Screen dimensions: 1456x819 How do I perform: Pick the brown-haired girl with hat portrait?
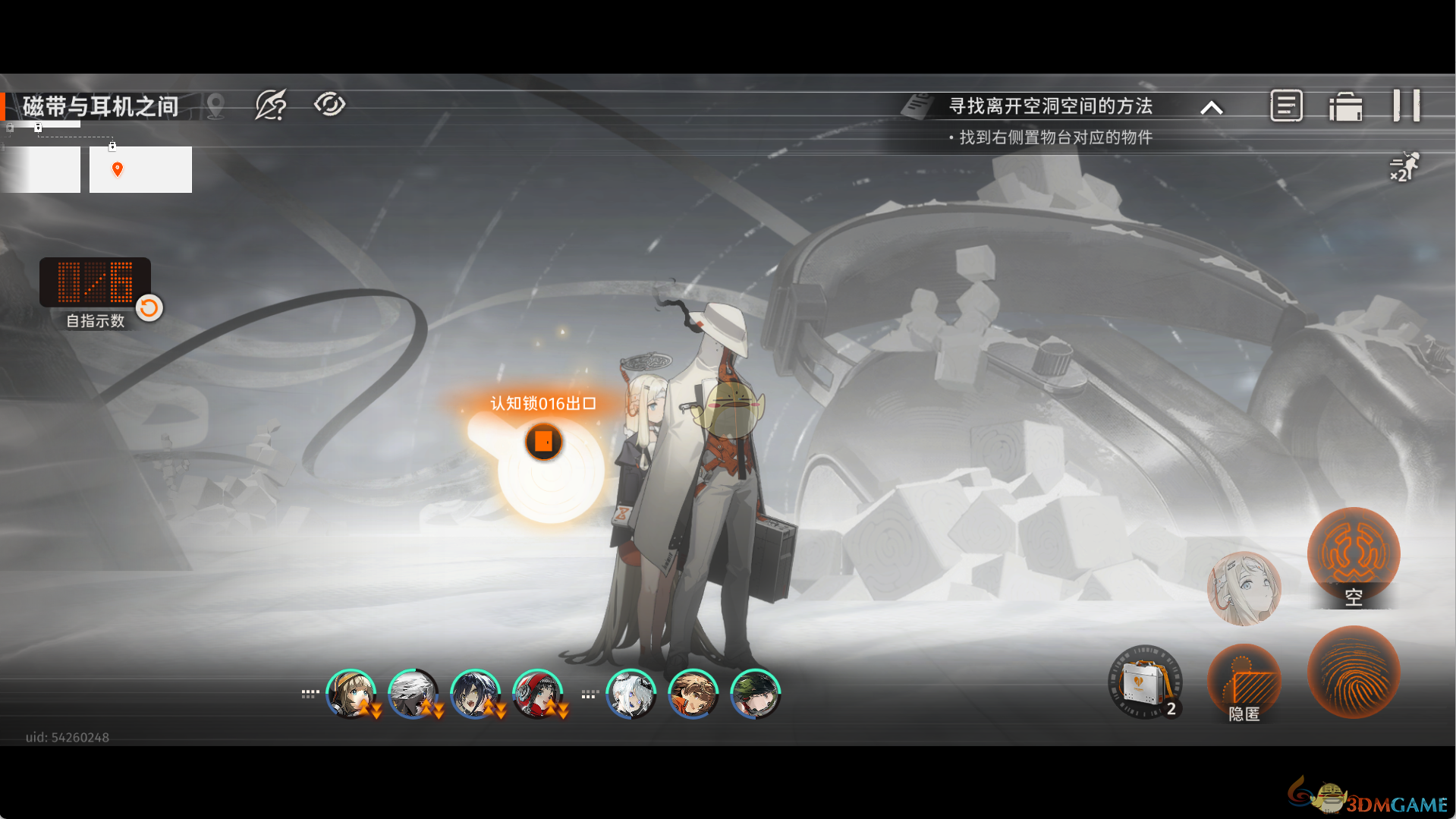(x=351, y=694)
